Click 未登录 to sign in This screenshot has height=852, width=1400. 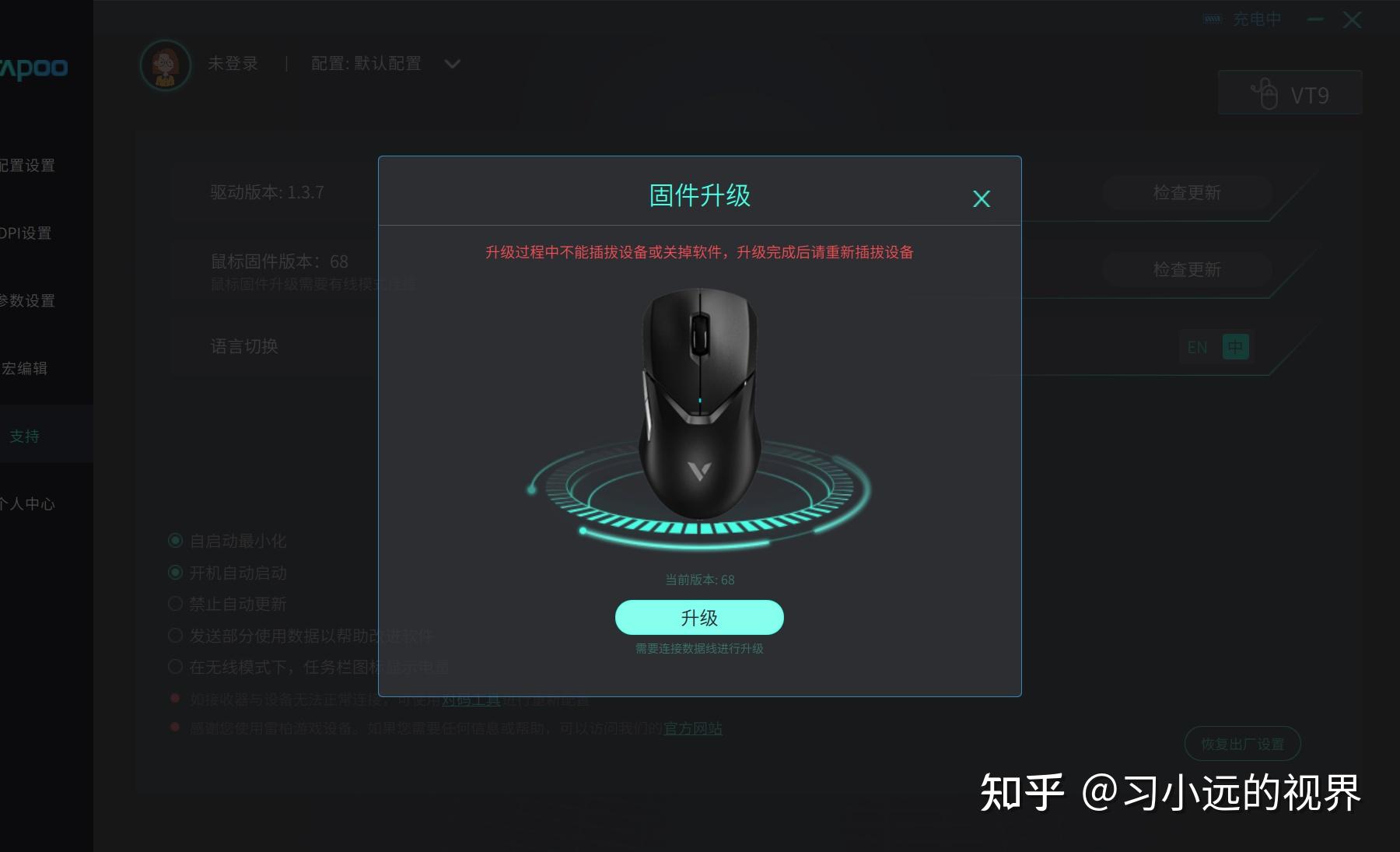click(233, 63)
